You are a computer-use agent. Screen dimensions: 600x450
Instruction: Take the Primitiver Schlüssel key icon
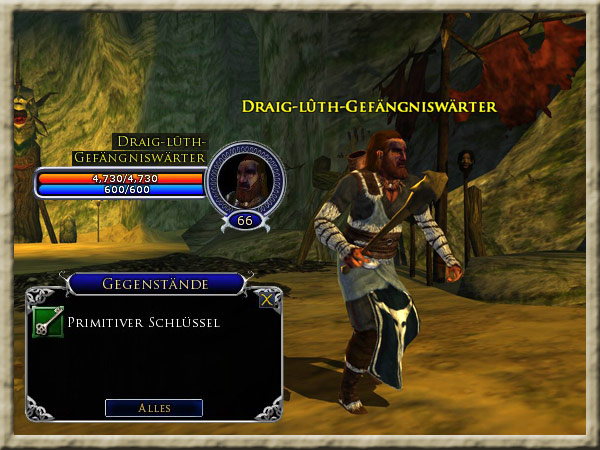click(47, 323)
